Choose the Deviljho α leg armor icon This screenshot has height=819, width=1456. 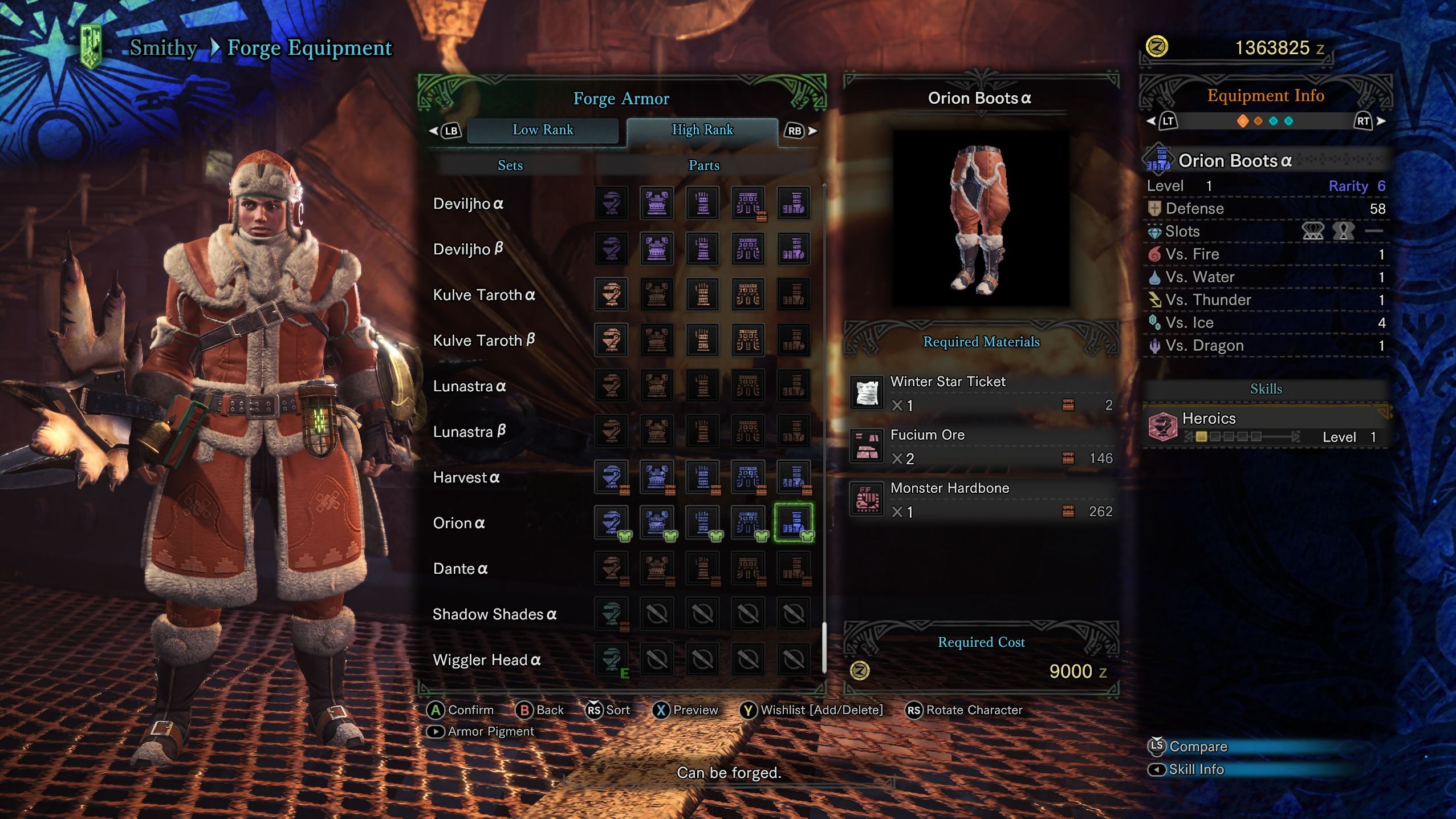pos(794,203)
